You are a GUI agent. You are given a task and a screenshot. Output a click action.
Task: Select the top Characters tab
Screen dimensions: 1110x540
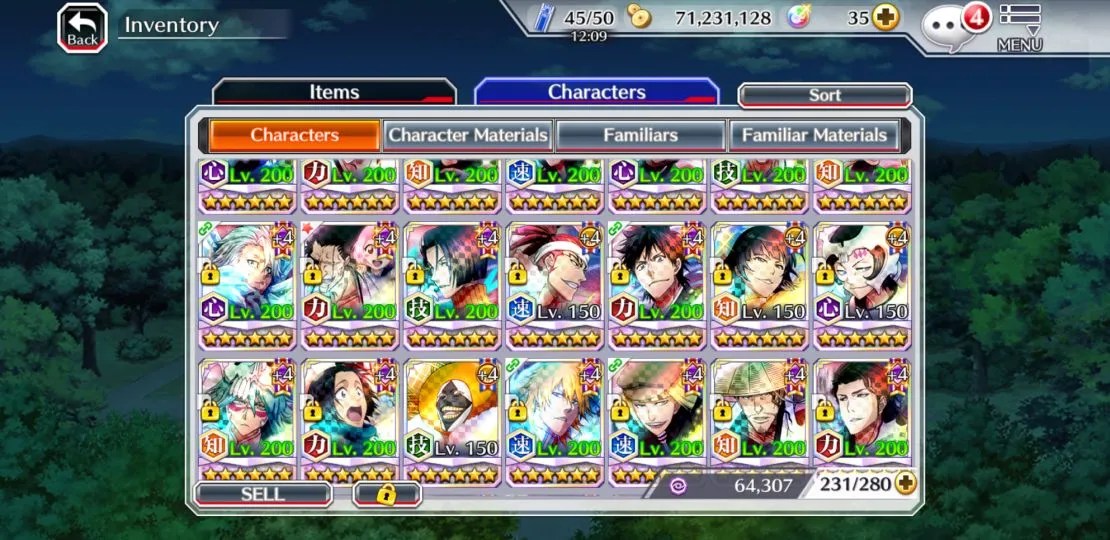pos(596,92)
